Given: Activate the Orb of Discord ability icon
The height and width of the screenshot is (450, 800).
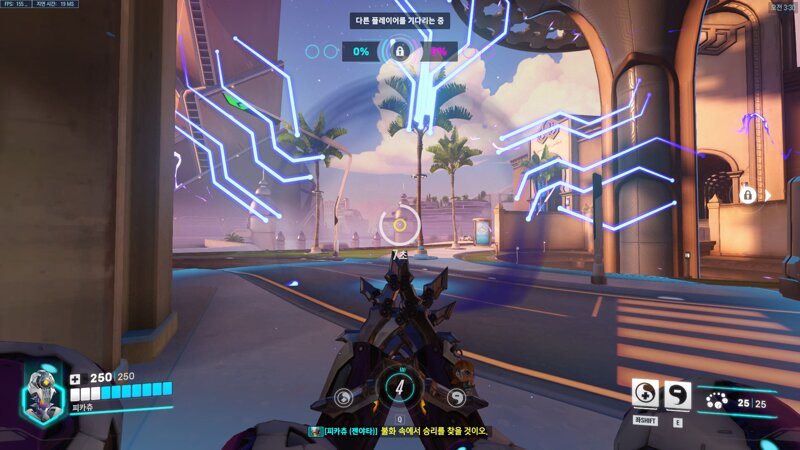Looking at the screenshot, I should (x=677, y=394).
